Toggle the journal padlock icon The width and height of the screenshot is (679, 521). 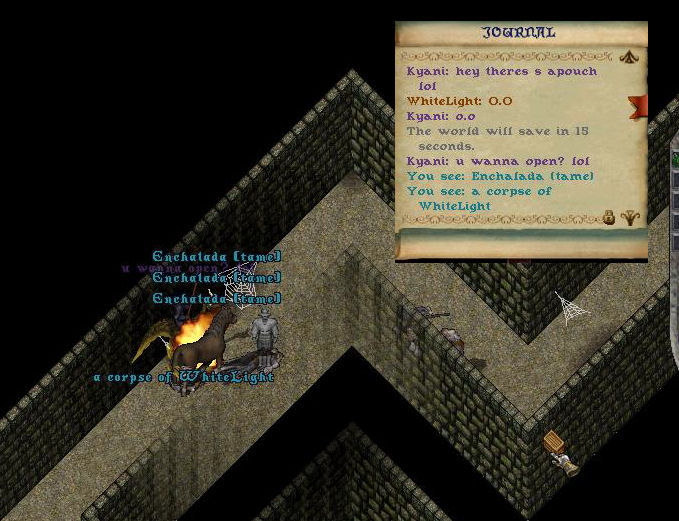(608, 216)
